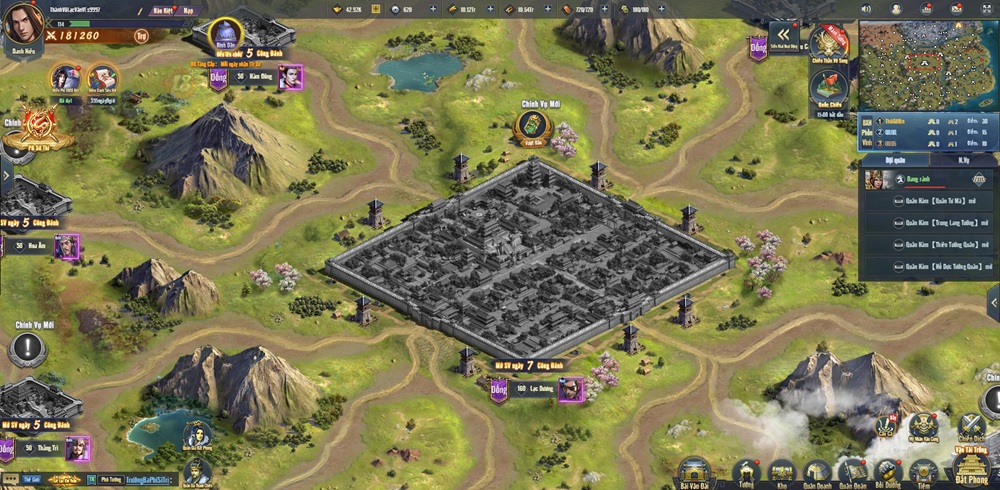Open the Quốc Chiến event icon
Image resolution: width=1000 pixels, height=490 pixels.
point(829,89)
